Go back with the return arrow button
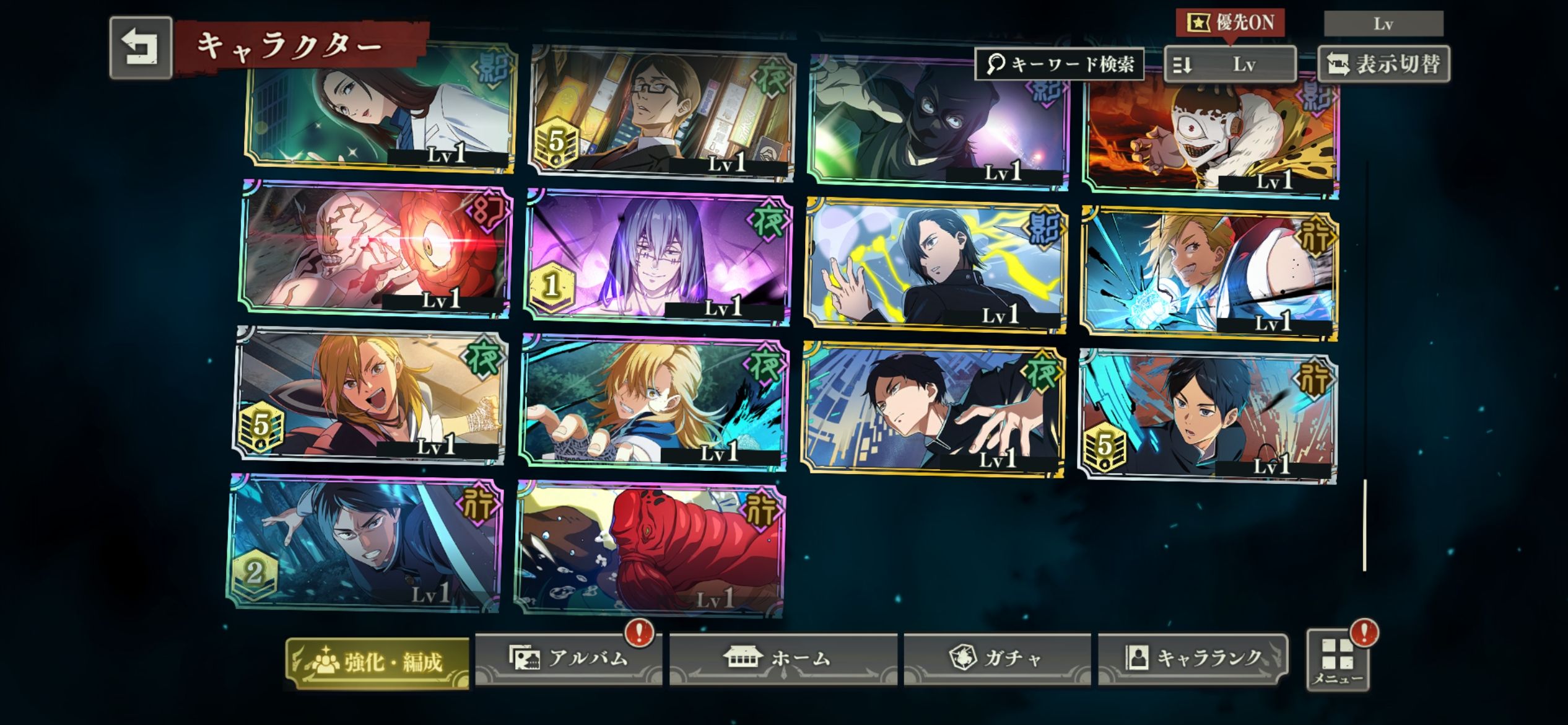The height and width of the screenshot is (725, 1568). pyautogui.click(x=141, y=48)
